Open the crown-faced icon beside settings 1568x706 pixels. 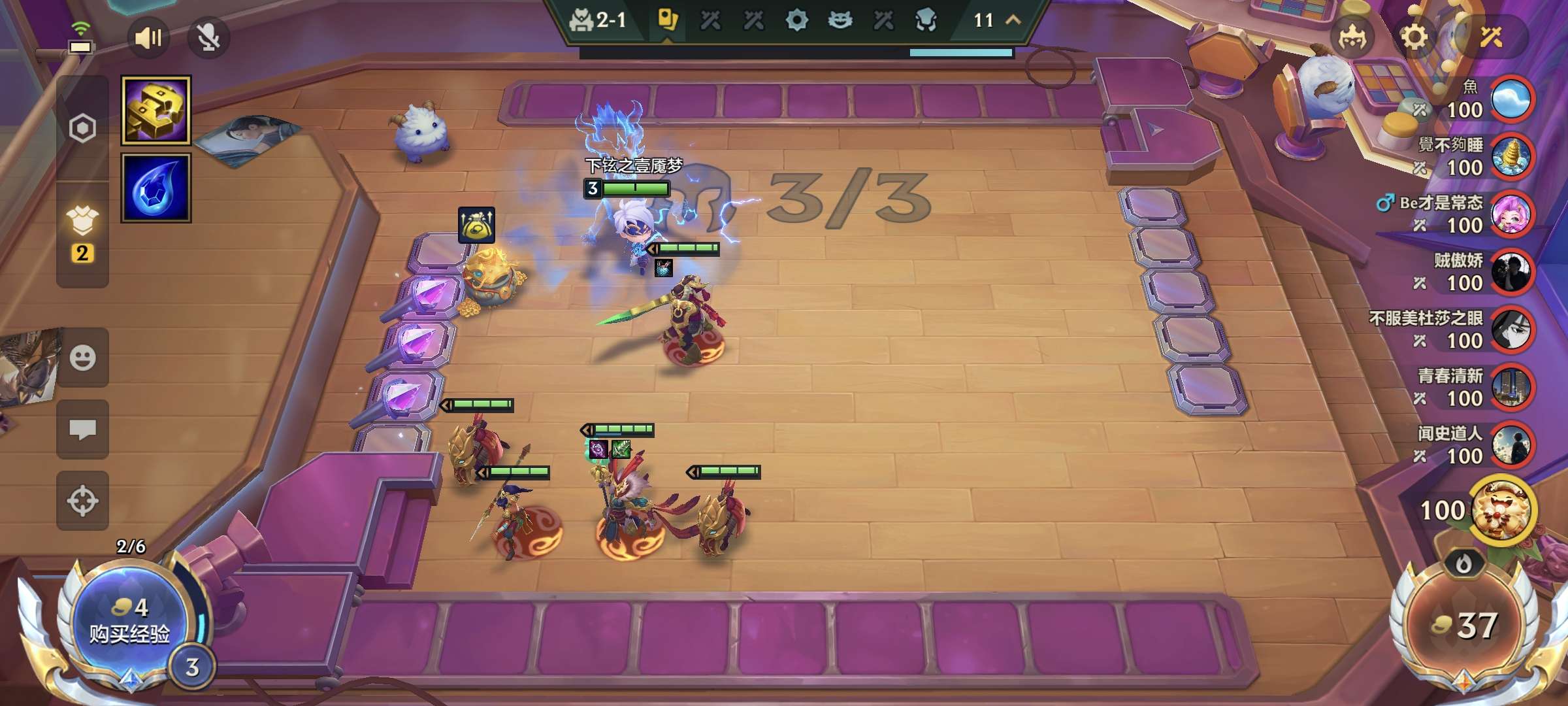pyautogui.click(x=1352, y=37)
